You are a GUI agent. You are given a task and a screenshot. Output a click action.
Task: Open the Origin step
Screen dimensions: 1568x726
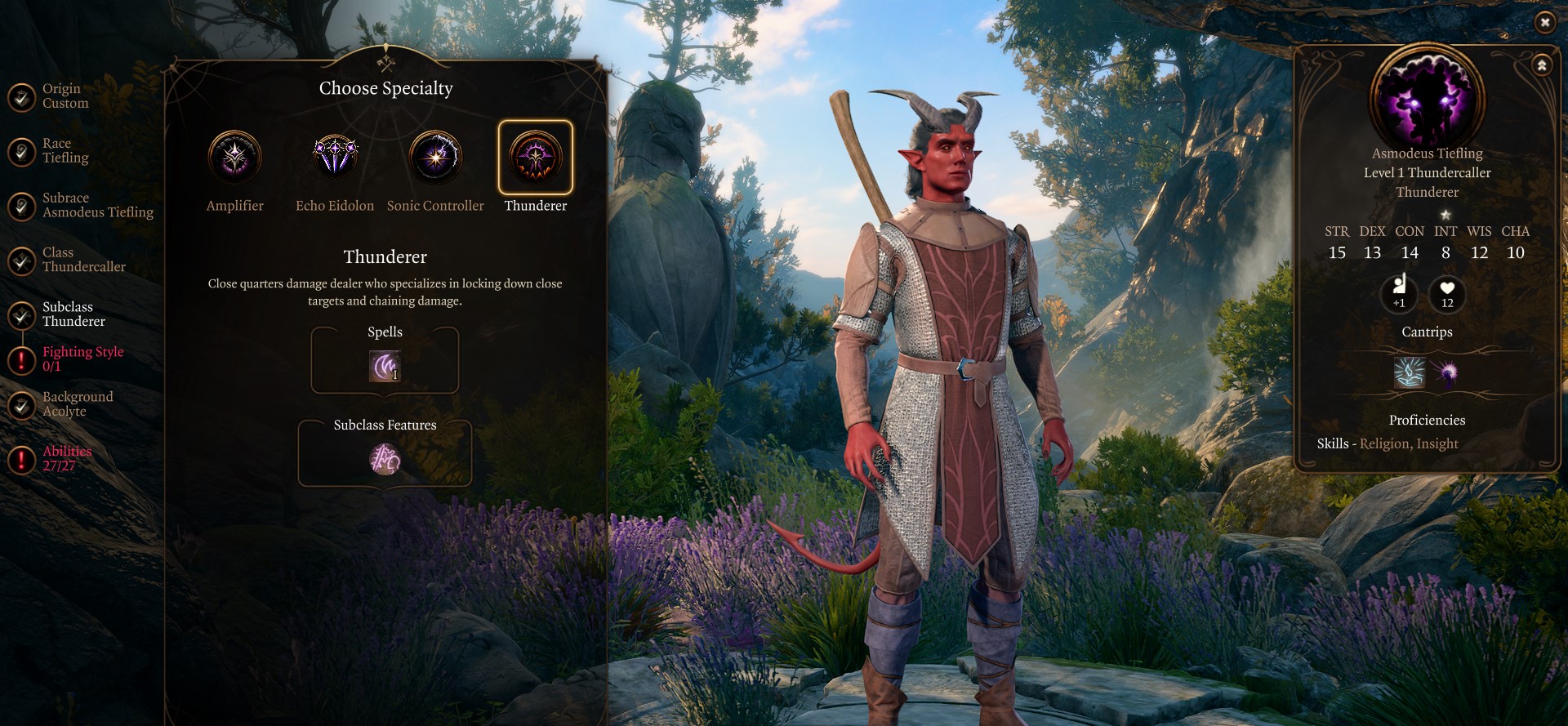point(61,96)
